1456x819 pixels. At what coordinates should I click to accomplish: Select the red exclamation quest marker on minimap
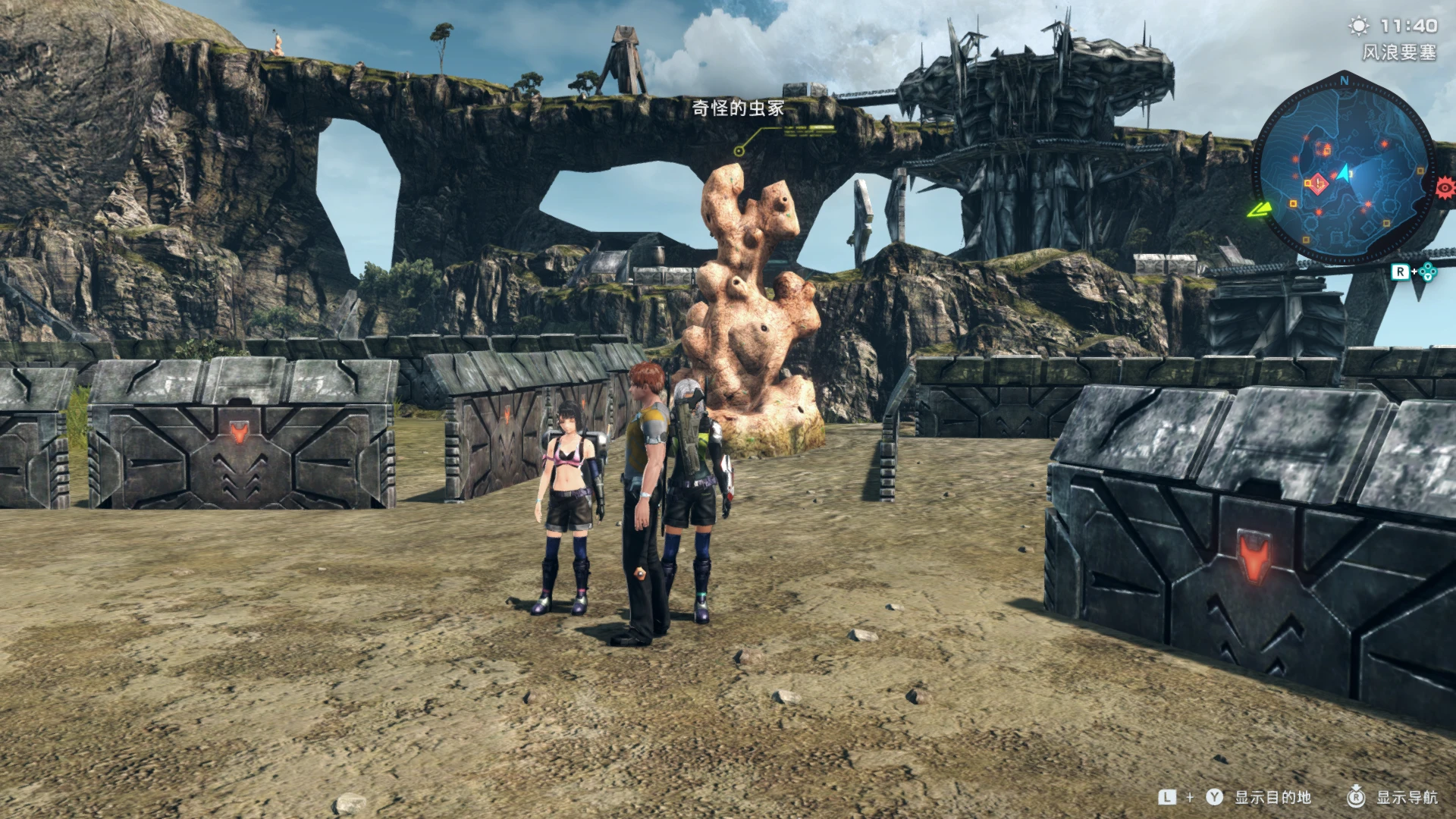1319,184
